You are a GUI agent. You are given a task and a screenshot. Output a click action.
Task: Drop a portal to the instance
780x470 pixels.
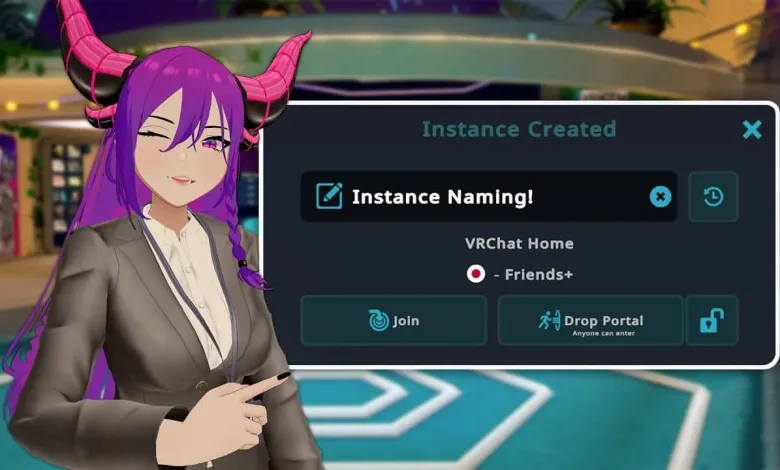pos(590,321)
